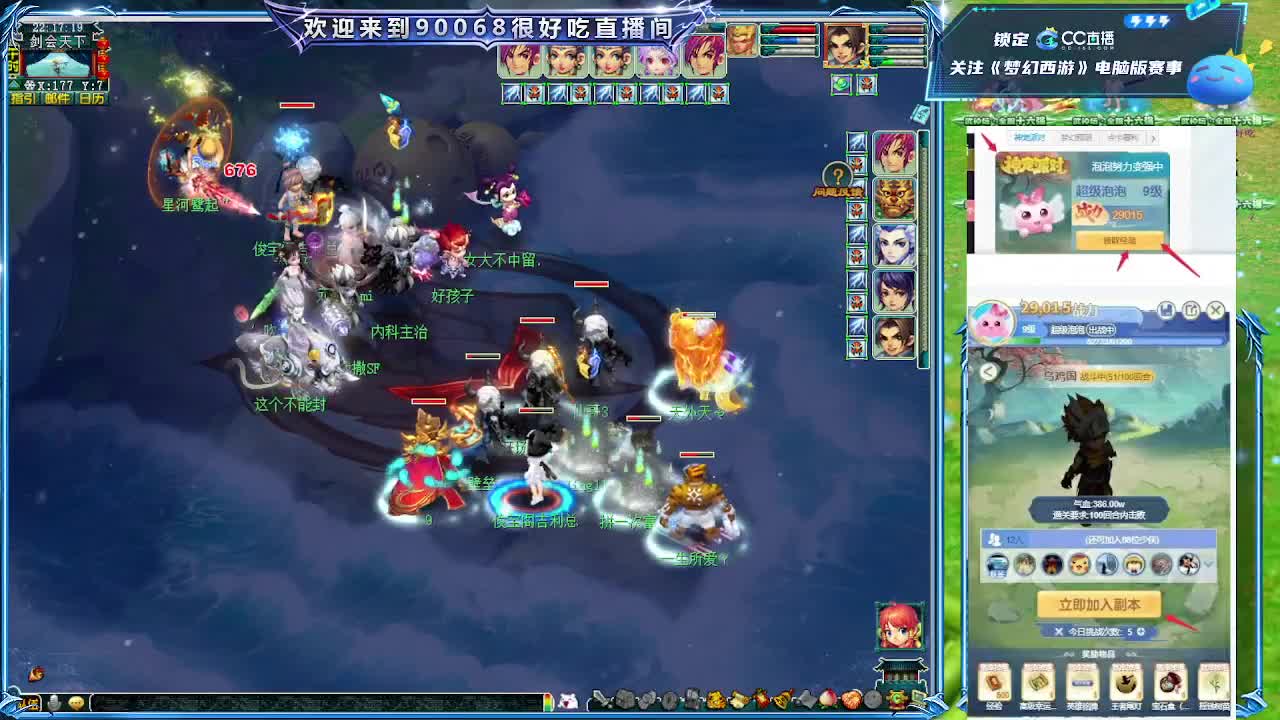Click the save icon on the 29,015 vitality panel
1280x720 pixels.
click(x=1166, y=309)
